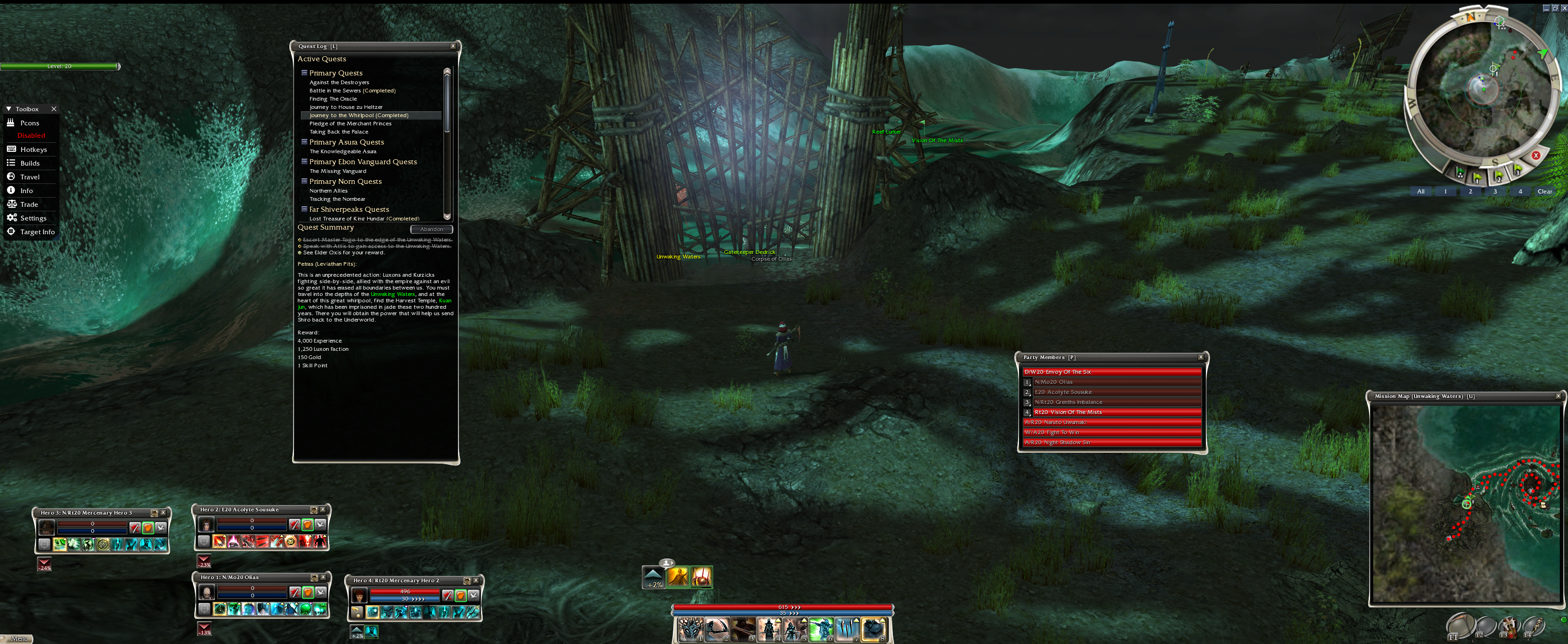Select the Against the Destroyers quest

click(339, 82)
